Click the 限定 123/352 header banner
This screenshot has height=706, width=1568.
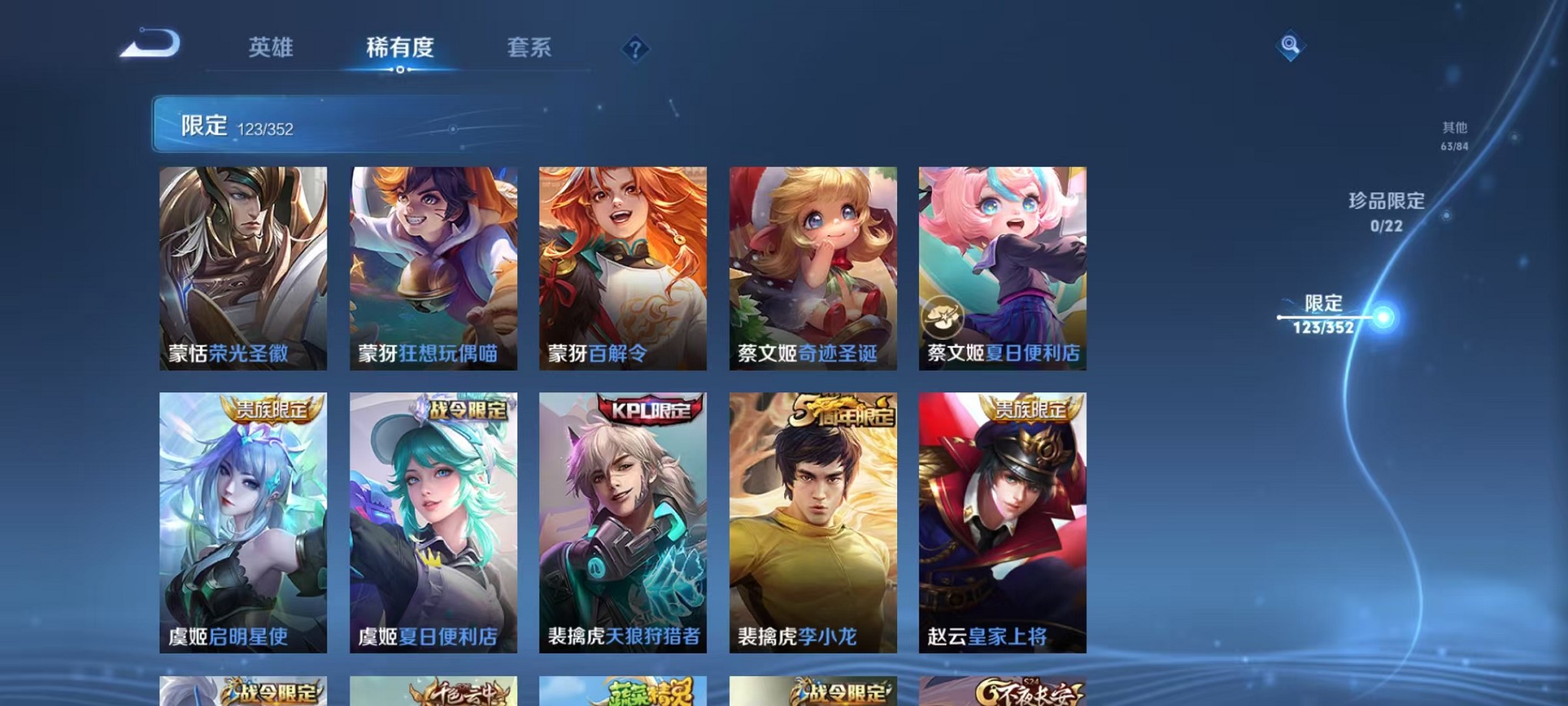pos(307,123)
